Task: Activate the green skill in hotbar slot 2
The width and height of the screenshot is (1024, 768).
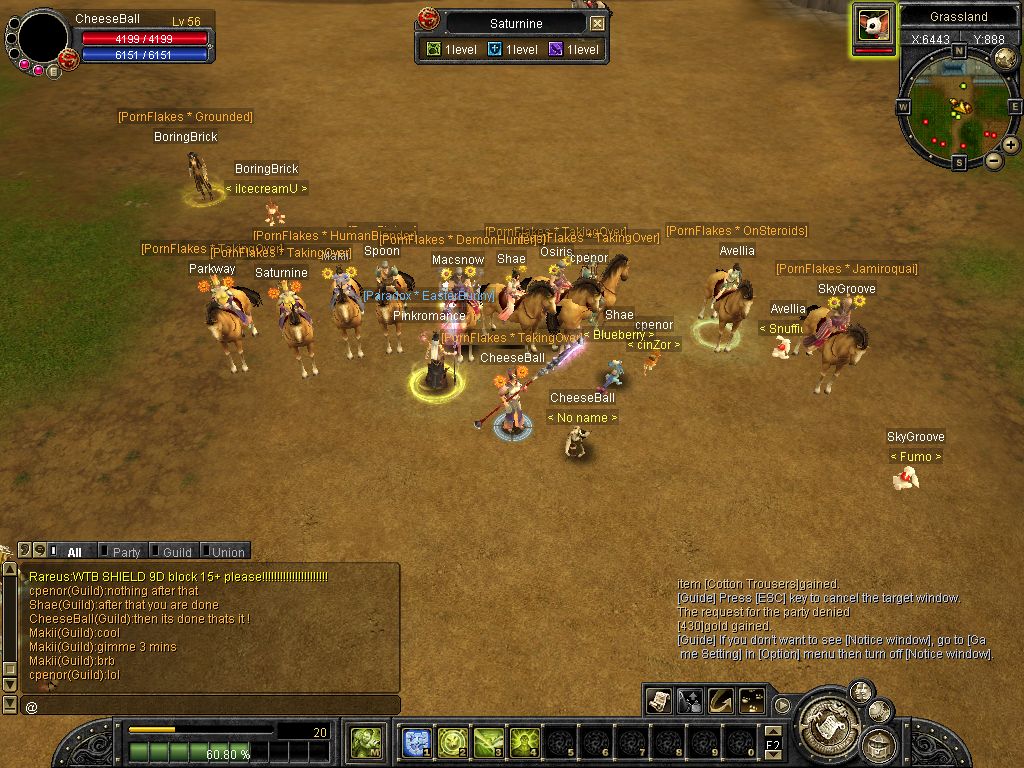Action: pos(453,742)
